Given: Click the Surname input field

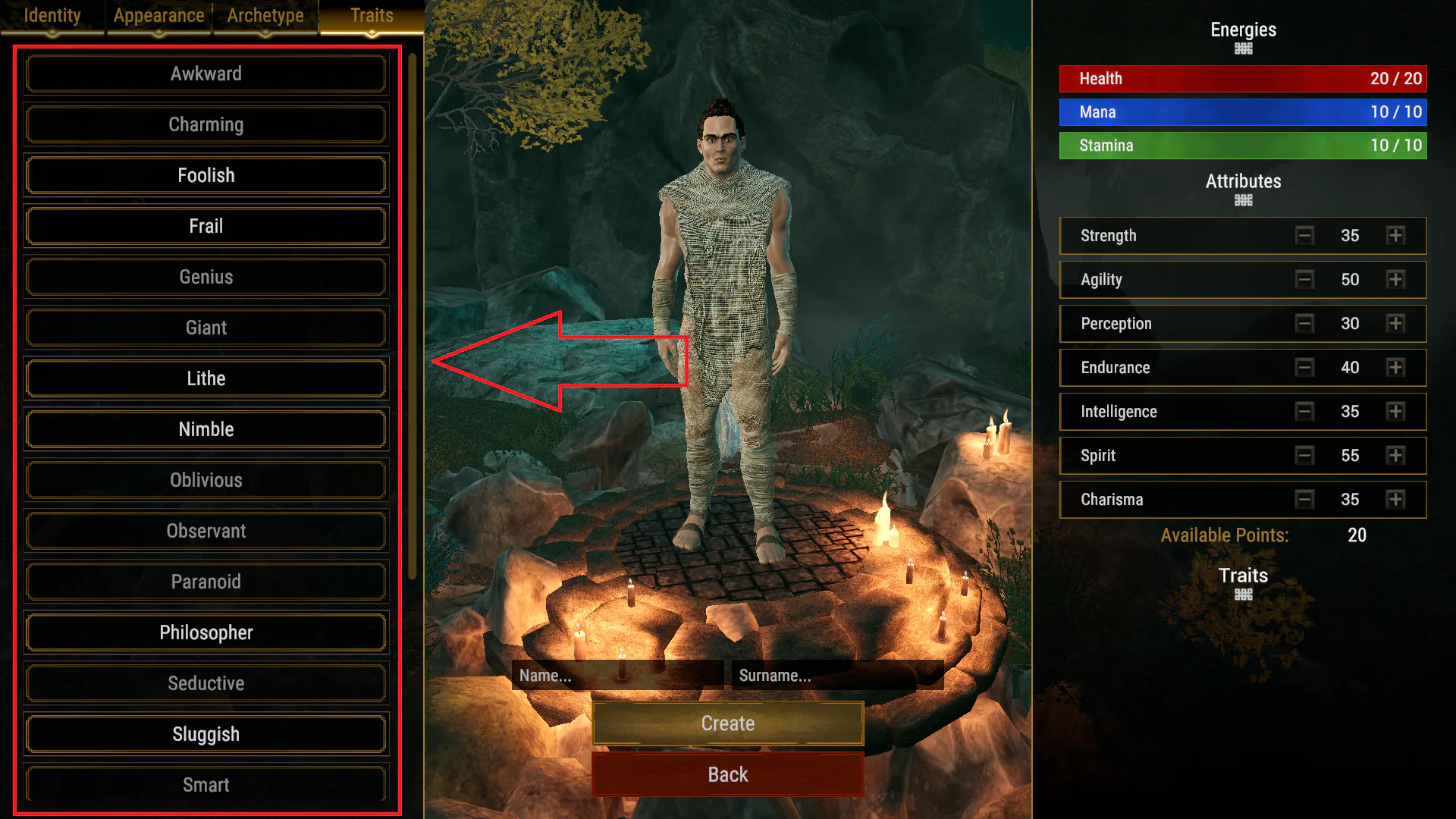Looking at the screenshot, I should pos(837,675).
